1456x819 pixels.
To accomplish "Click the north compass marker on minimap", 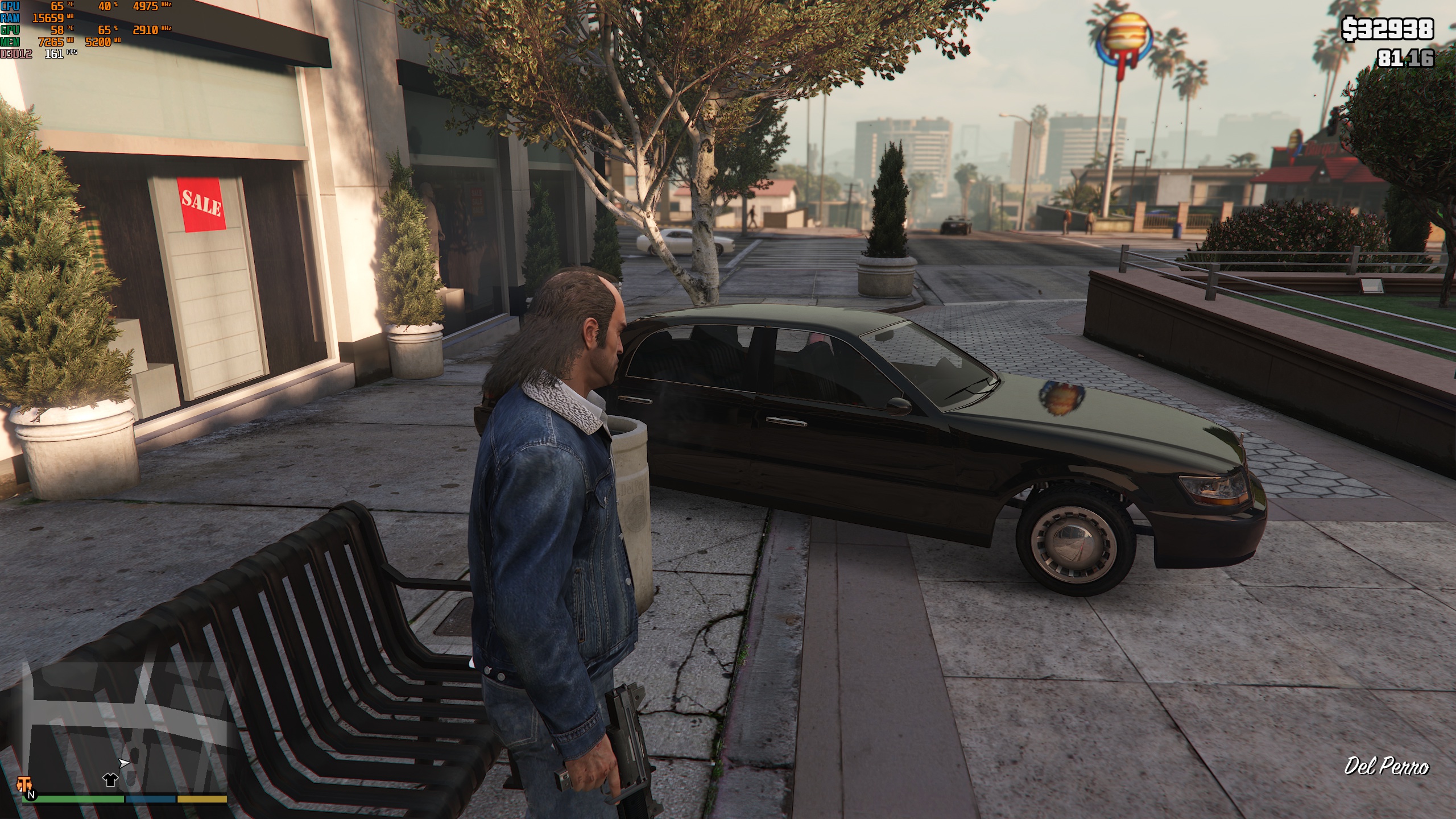I will pyautogui.click(x=31, y=795).
